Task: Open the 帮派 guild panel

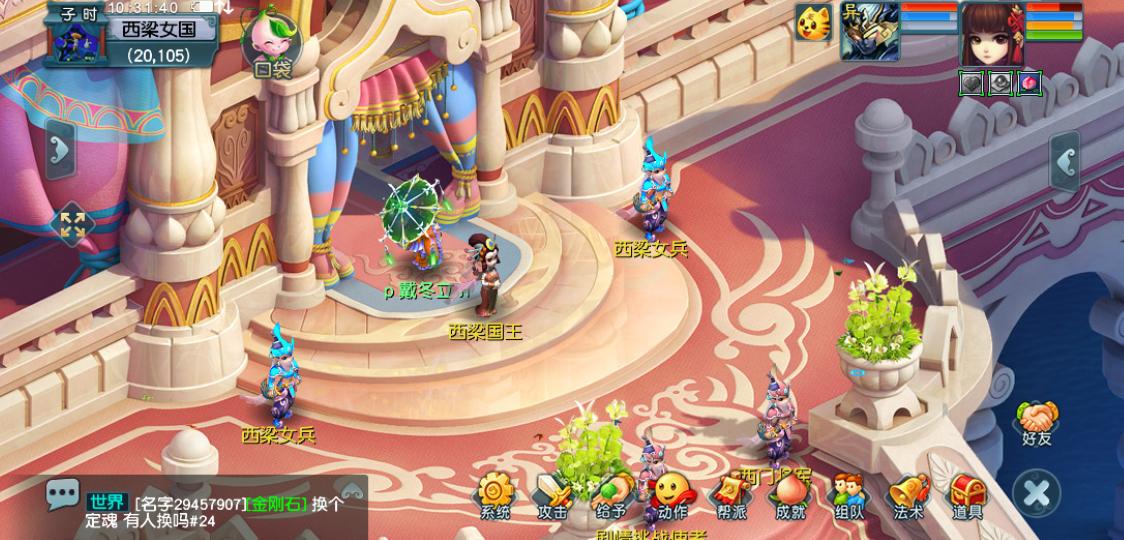Action: pyautogui.click(x=731, y=496)
